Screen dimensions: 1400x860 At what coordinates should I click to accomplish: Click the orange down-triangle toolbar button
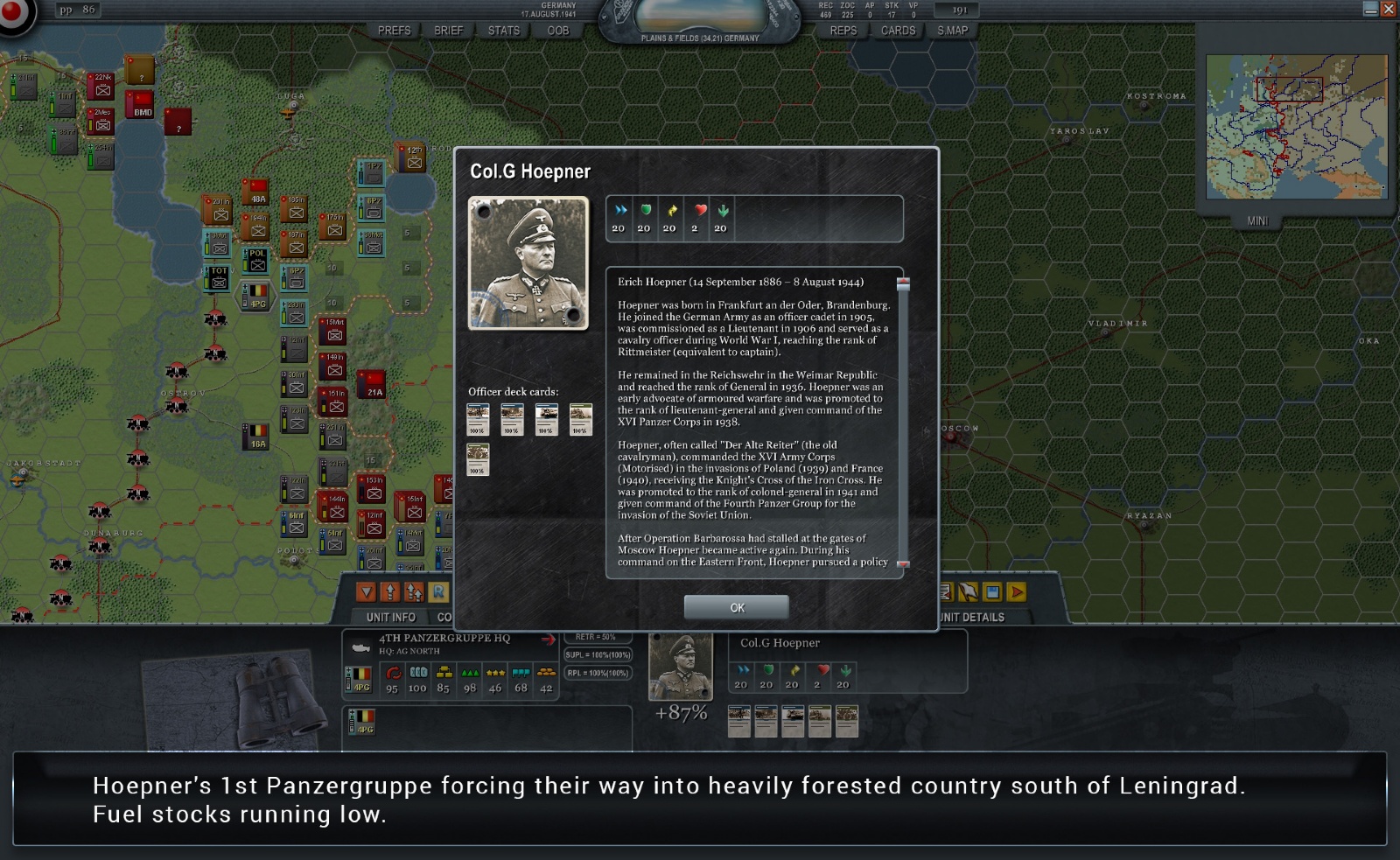pos(367,592)
